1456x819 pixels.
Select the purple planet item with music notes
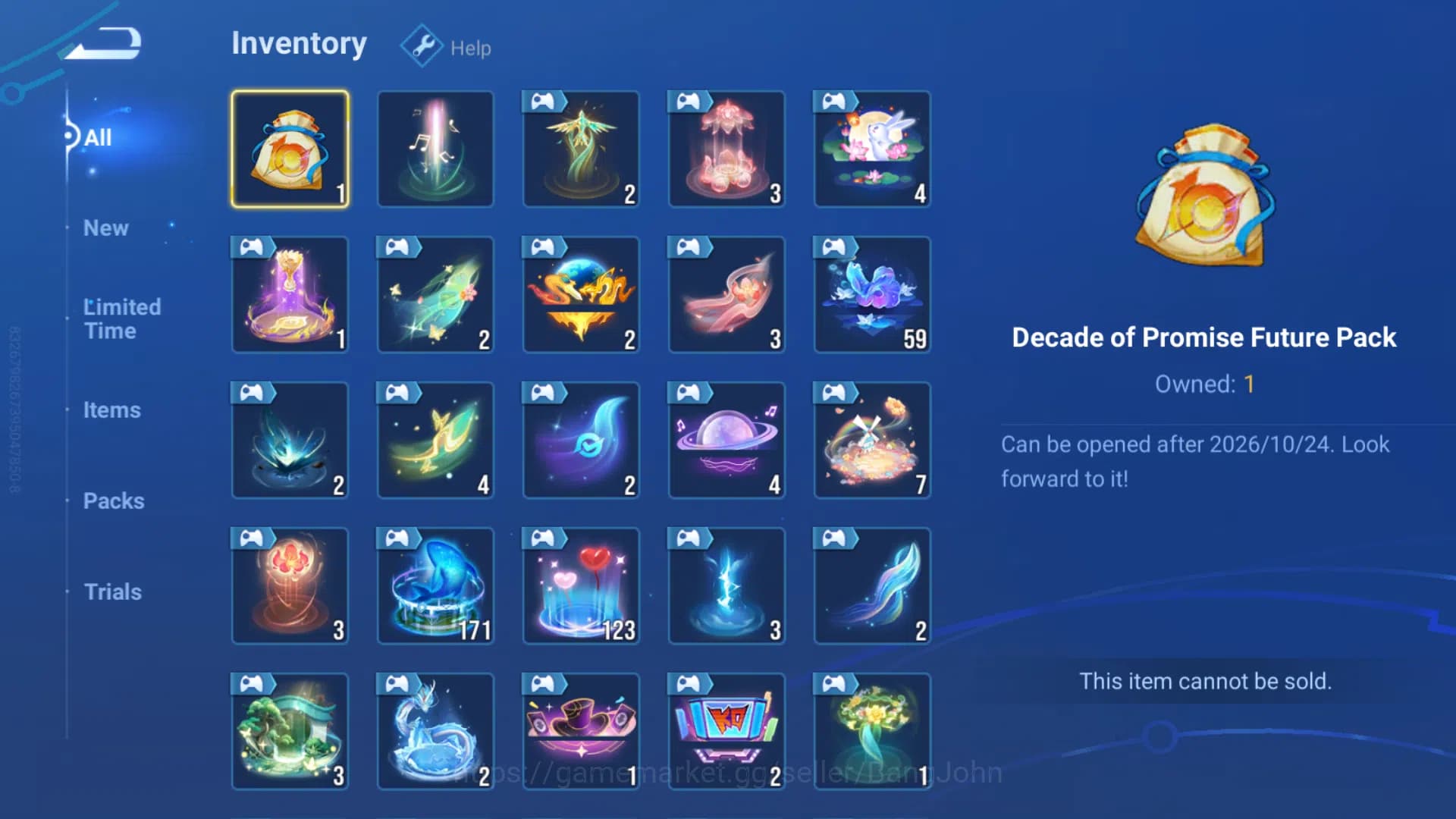click(726, 440)
